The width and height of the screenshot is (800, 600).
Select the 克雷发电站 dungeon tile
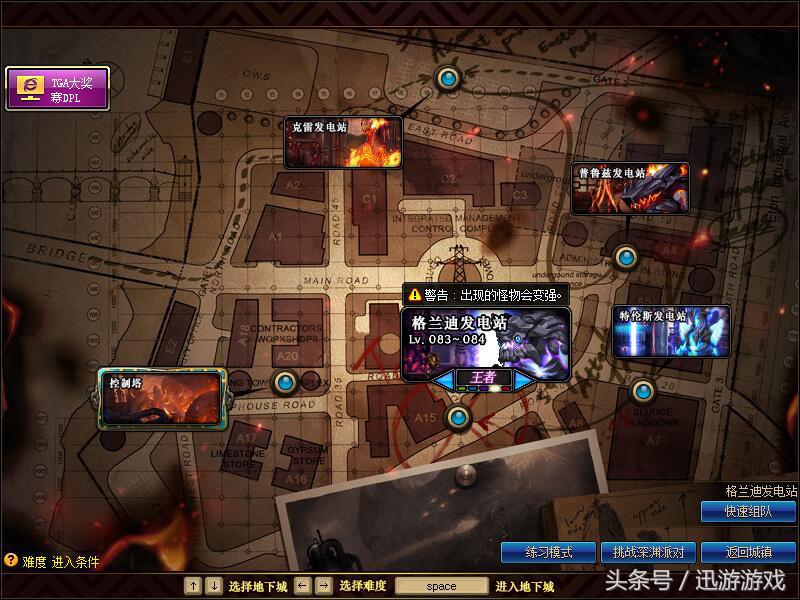343,143
